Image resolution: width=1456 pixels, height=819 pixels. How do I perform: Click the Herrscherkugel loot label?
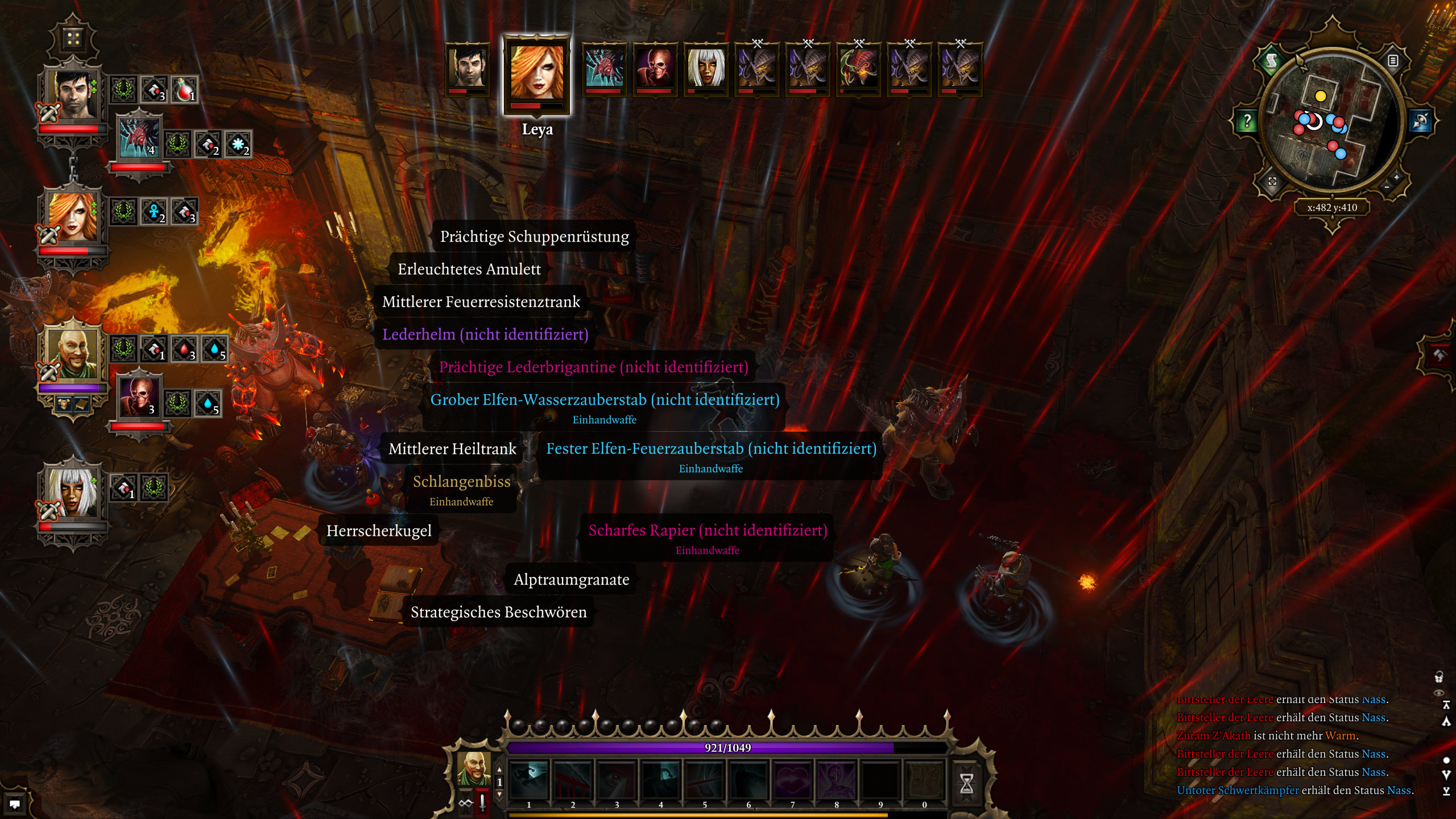[379, 531]
